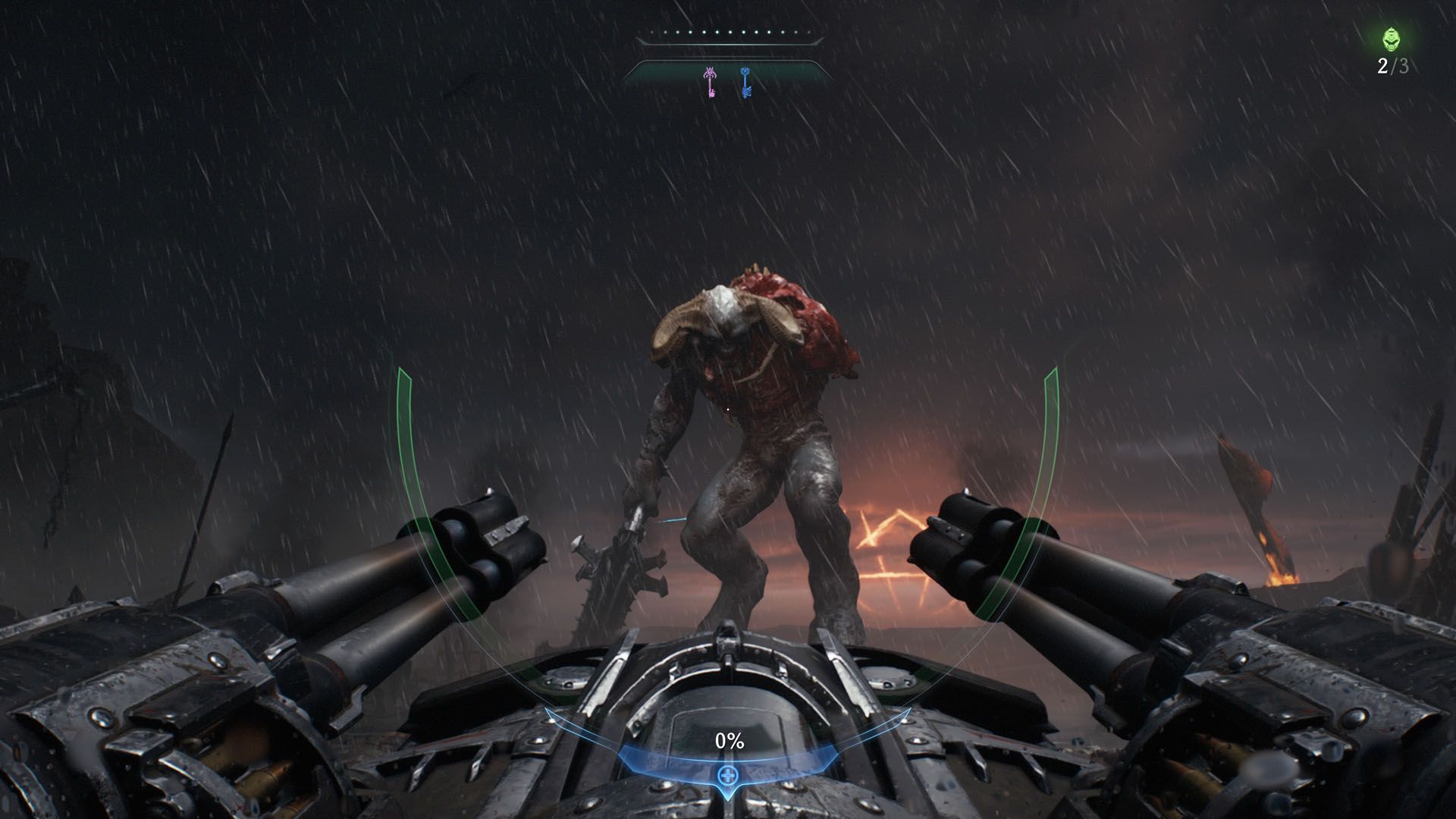This screenshot has width=1456, height=819.
Task: Select the 2/3 lives counter label
Action: pyautogui.click(x=1394, y=67)
